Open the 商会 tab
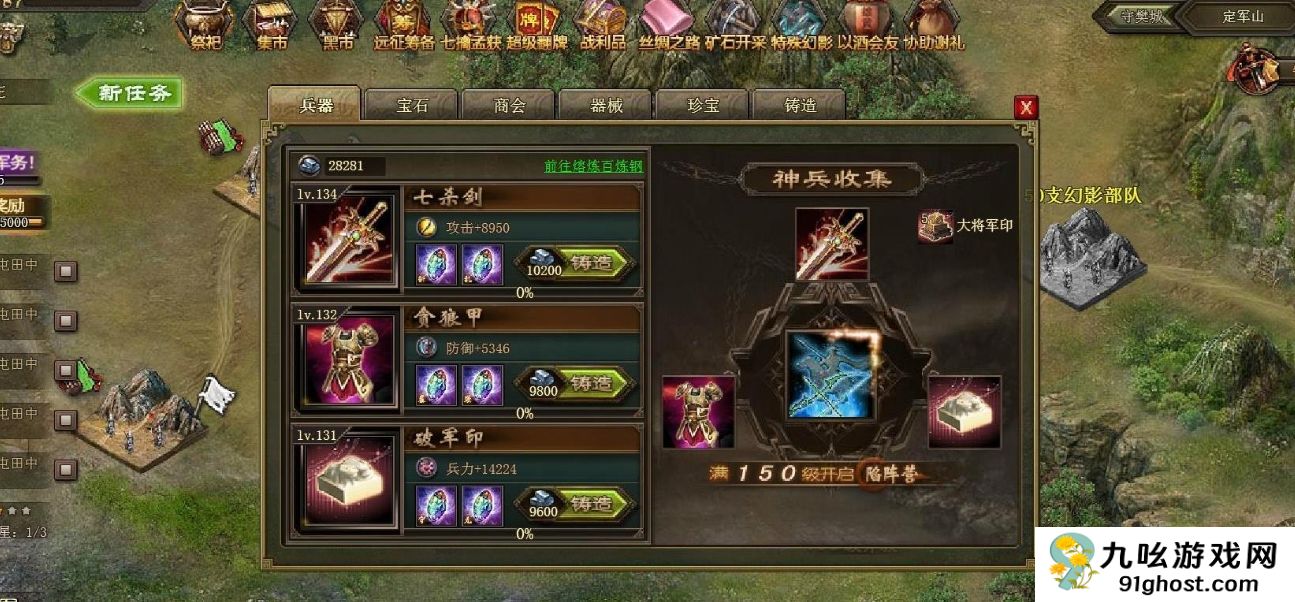 509,106
